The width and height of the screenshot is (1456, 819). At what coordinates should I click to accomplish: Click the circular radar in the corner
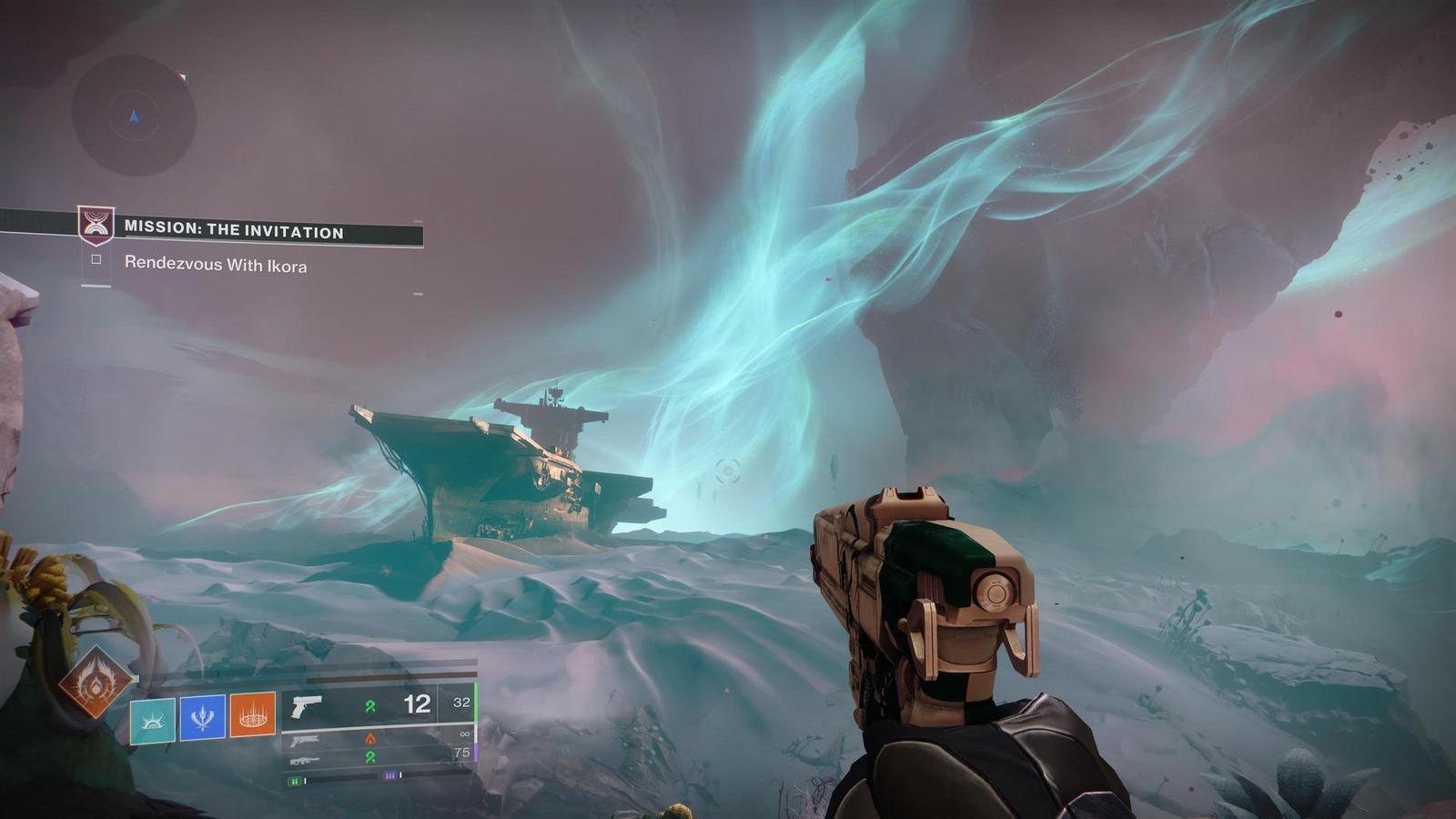pos(134,116)
